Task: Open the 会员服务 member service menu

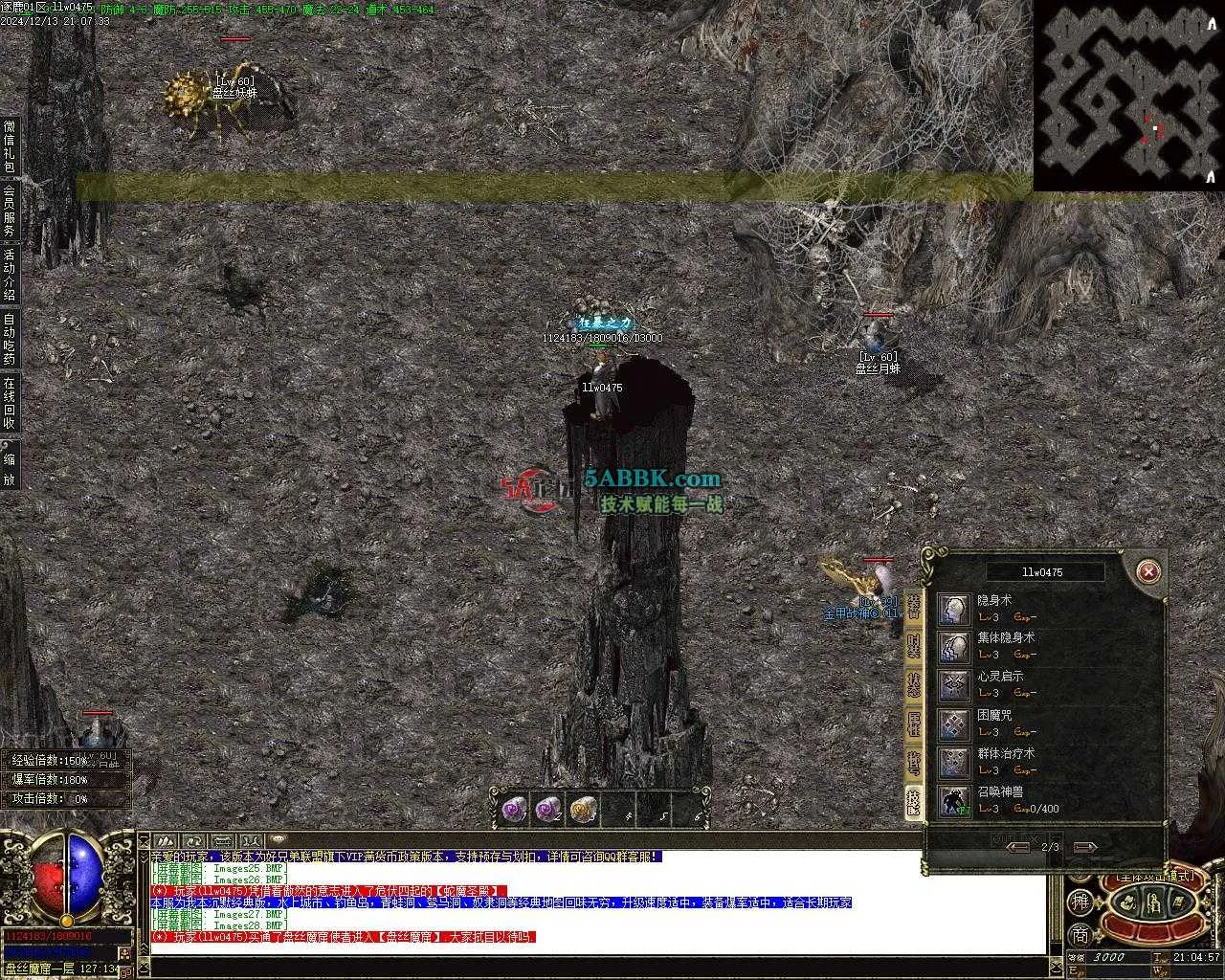Action: pos(10,210)
